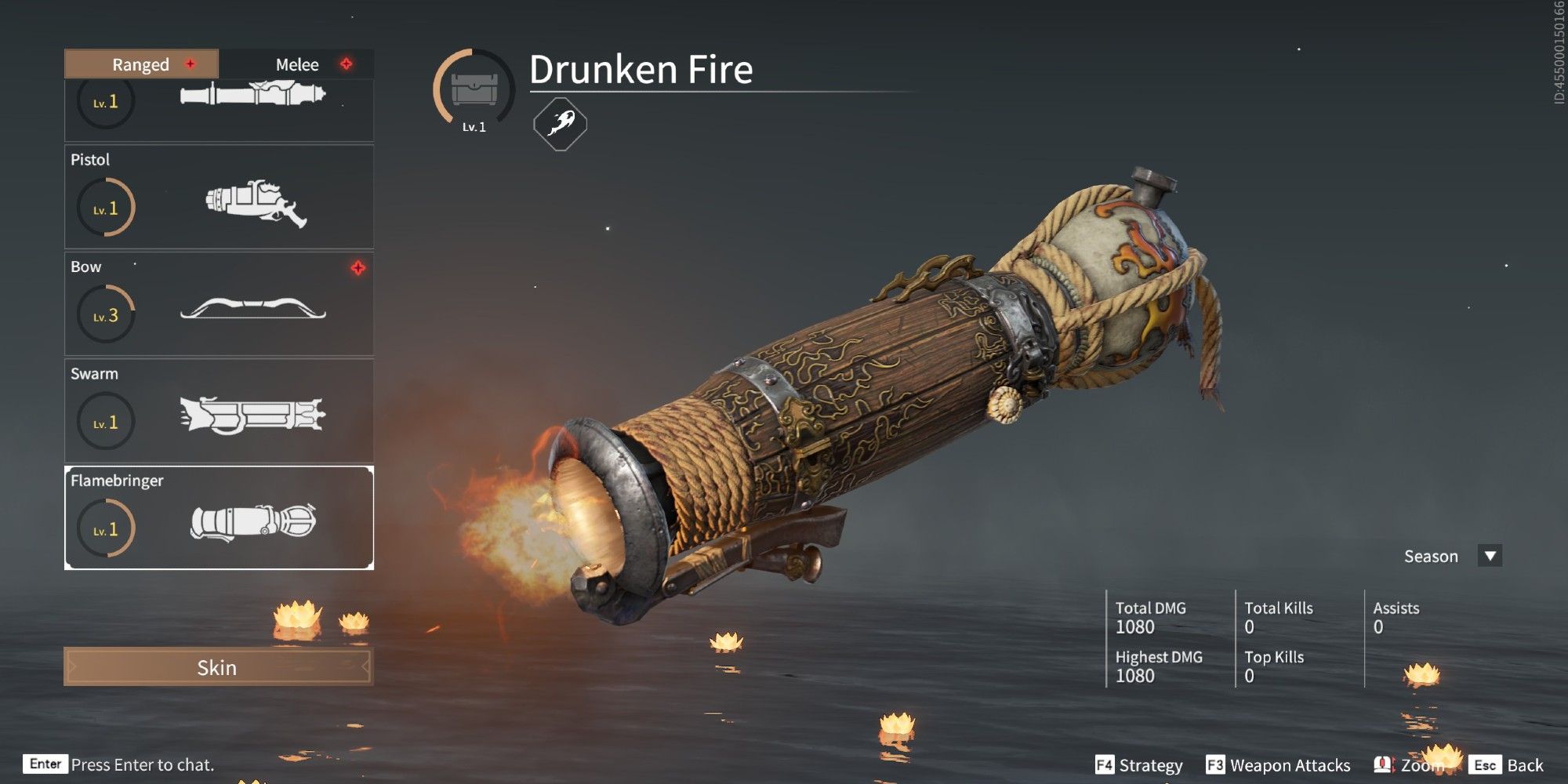Click the chat prompt to start typing
Image resolution: width=1568 pixels, height=784 pixels.
point(142,764)
